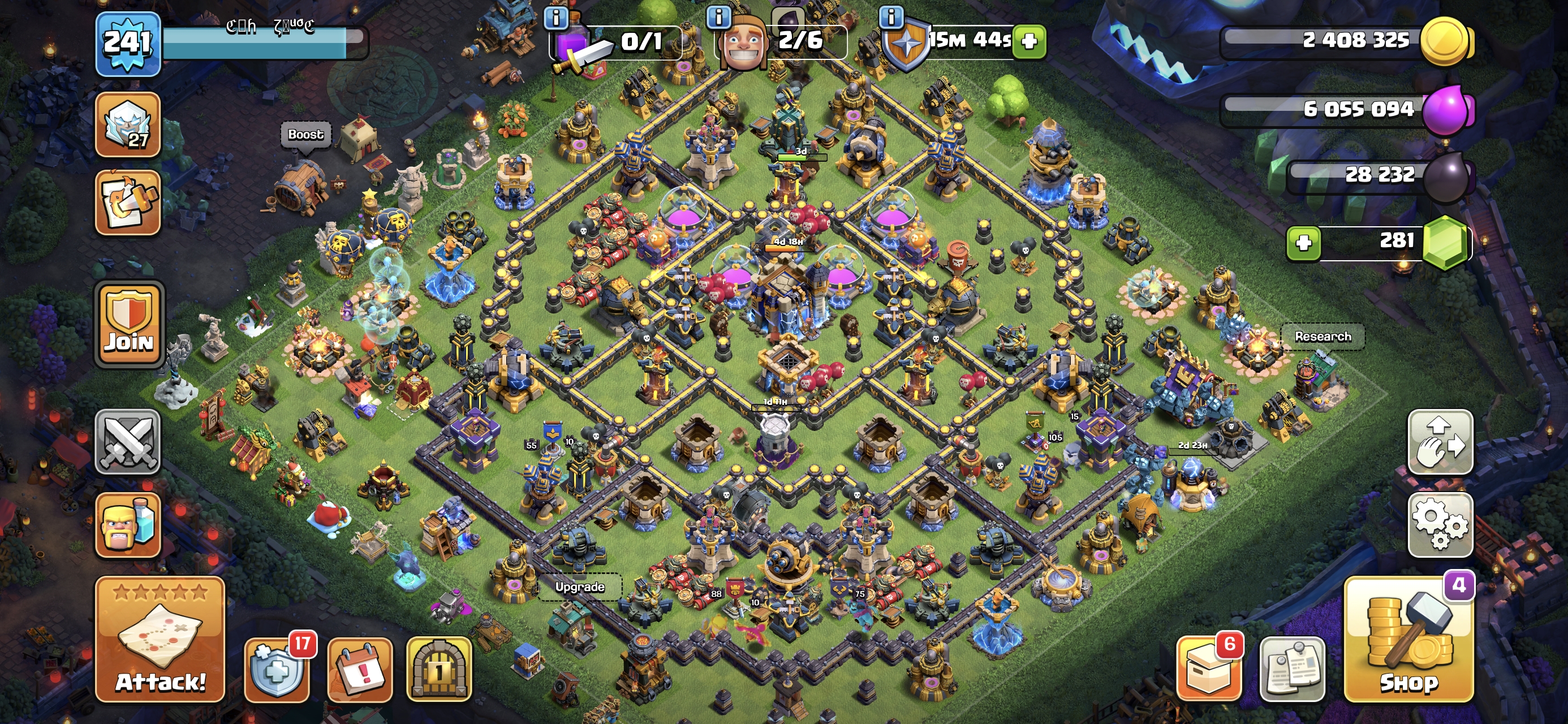Open the crossed swords battle log

tap(128, 442)
